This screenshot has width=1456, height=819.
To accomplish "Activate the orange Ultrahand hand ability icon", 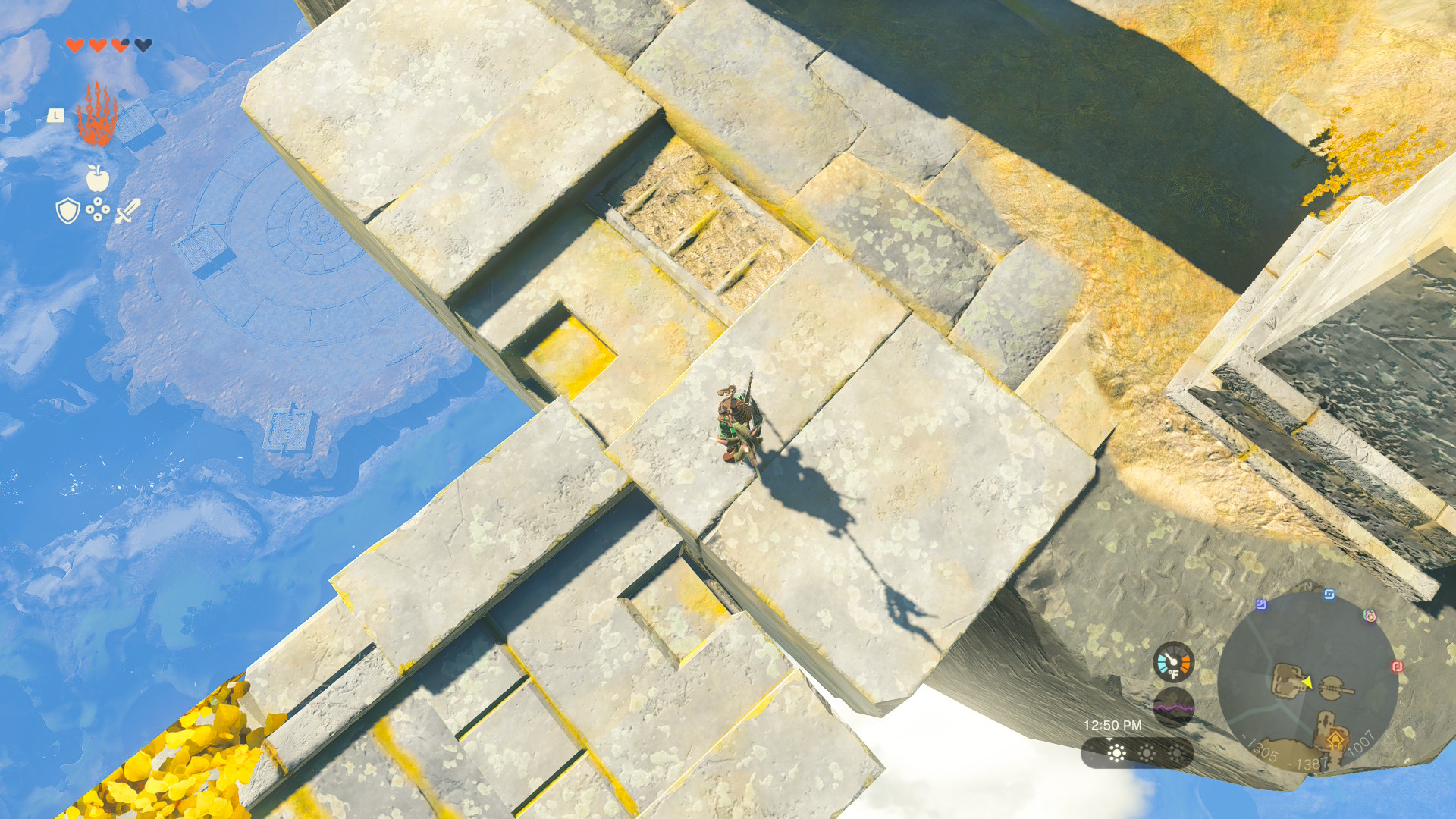I will pyautogui.click(x=97, y=115).
